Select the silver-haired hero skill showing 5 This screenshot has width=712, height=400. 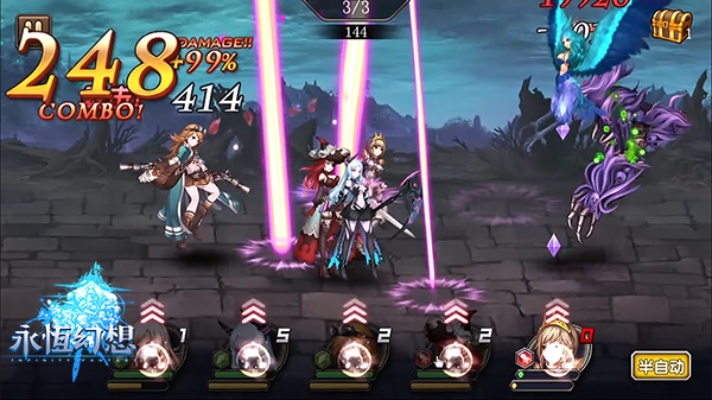[251, 353]
